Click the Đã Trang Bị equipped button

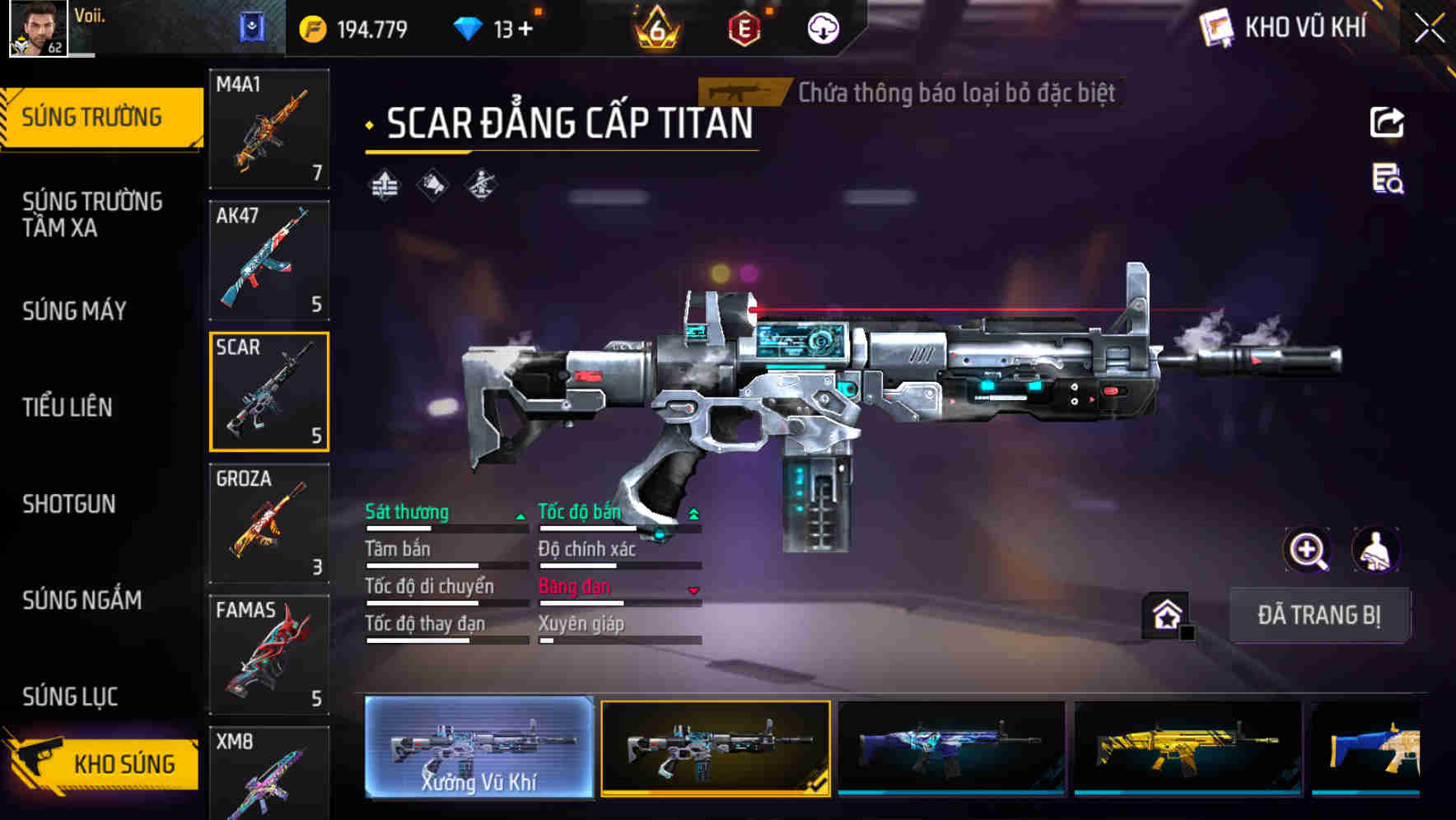coord(1318,615)
